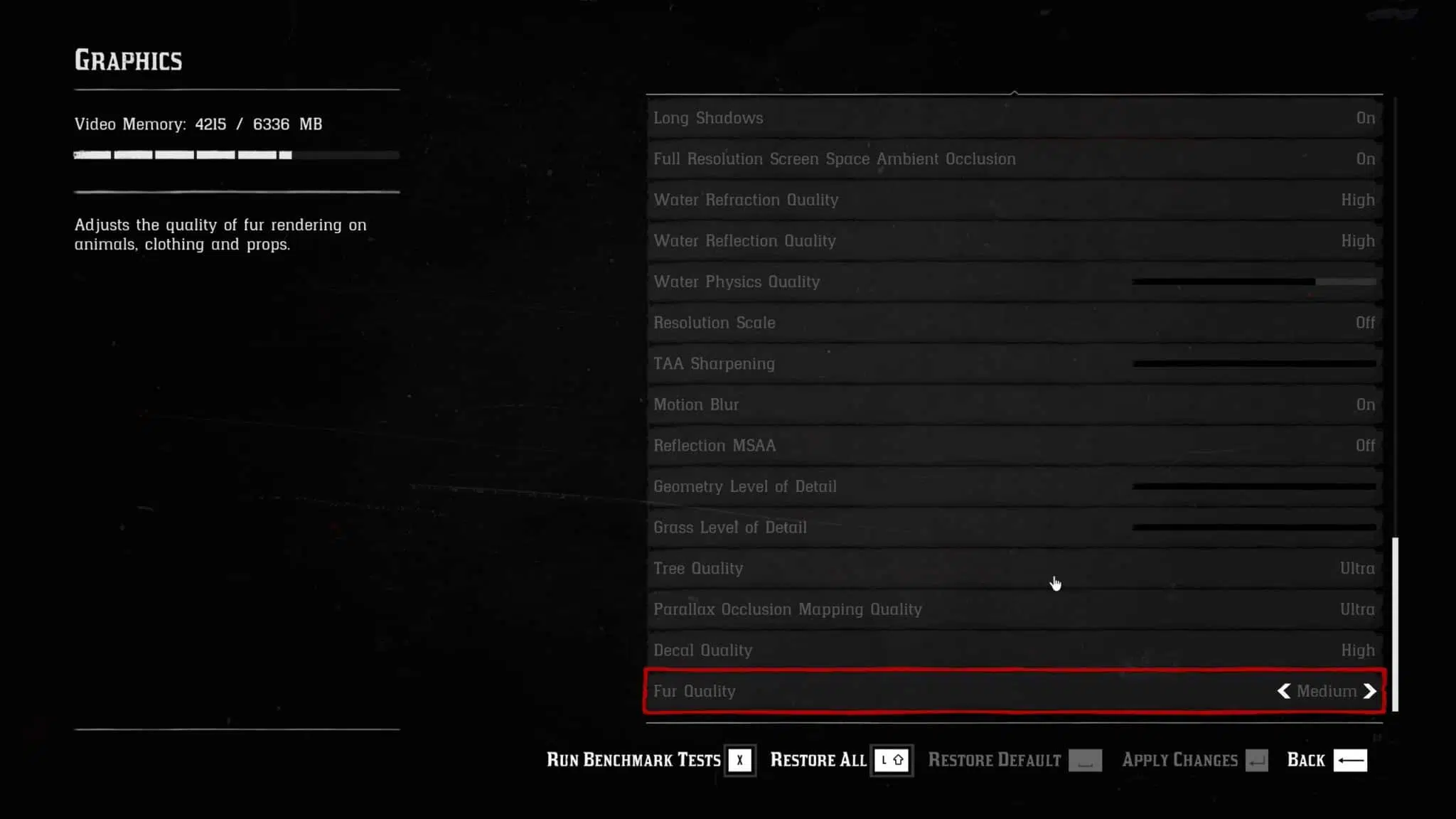Click the Grass Level of Detail slider
The height and width of the screenshot is (819, 1456).
pos(1255,528)
